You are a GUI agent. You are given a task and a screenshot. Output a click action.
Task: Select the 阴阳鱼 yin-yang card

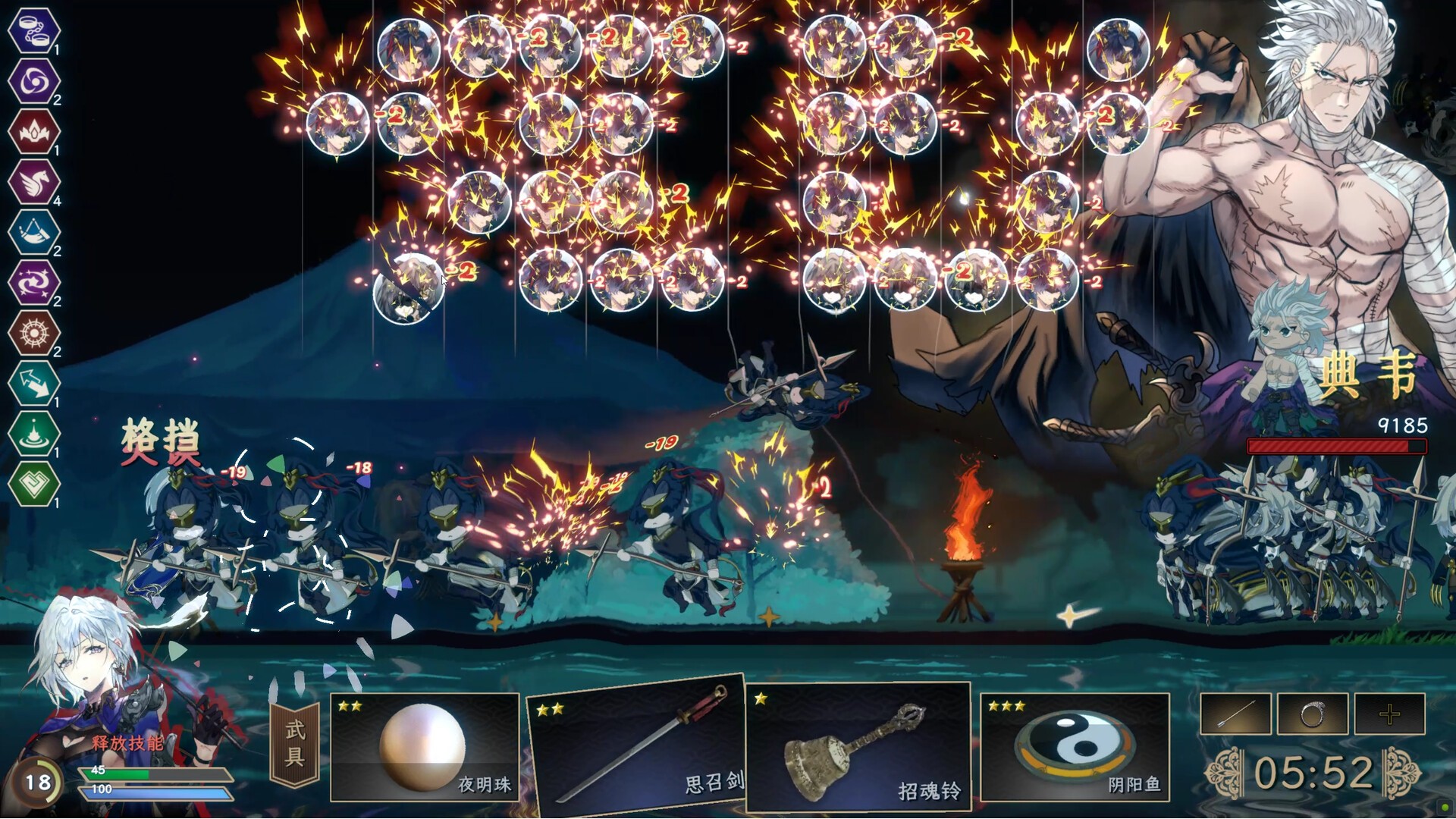click(1075, 746)
